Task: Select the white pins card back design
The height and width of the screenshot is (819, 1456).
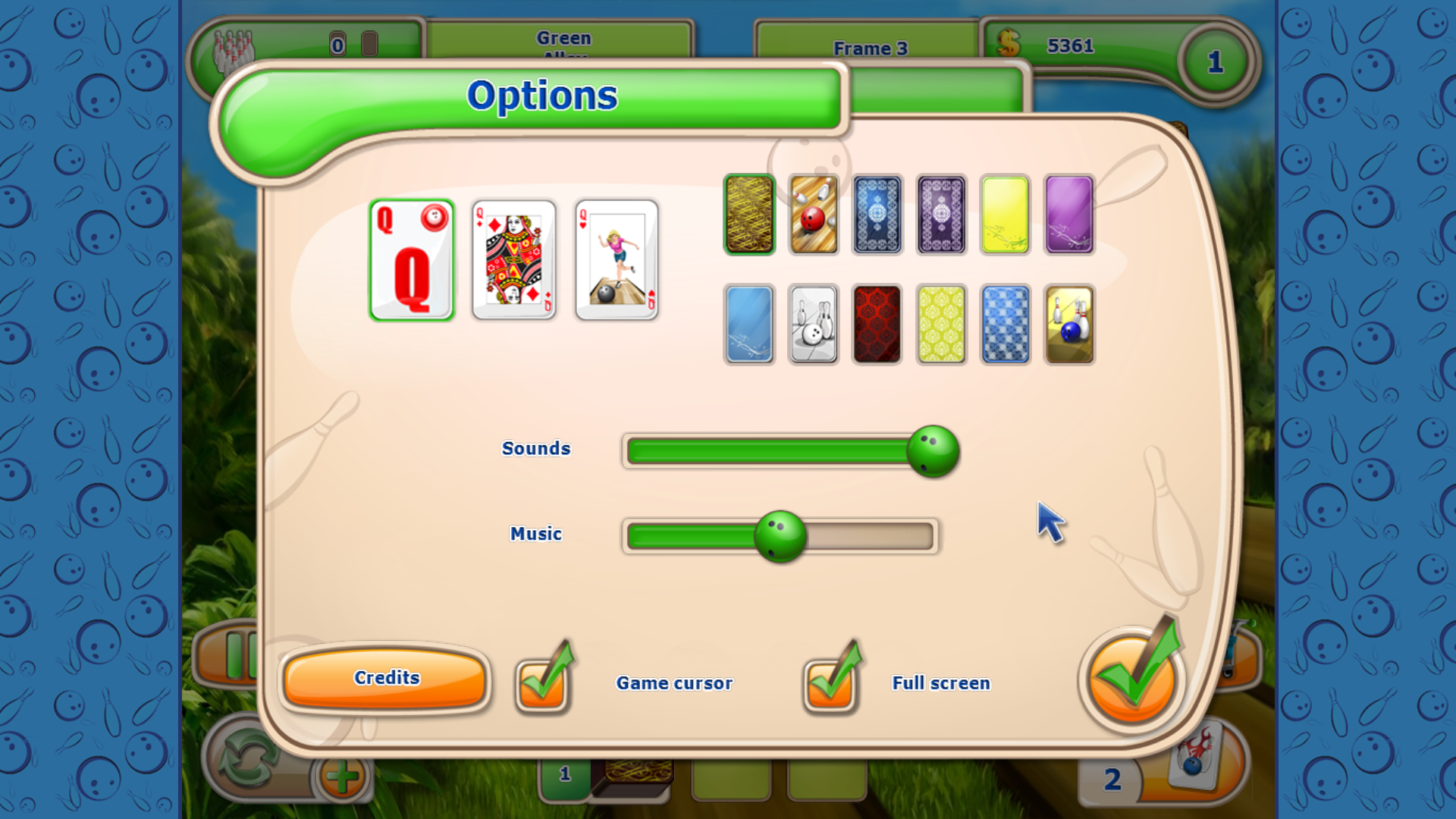Action: (813, 325)
